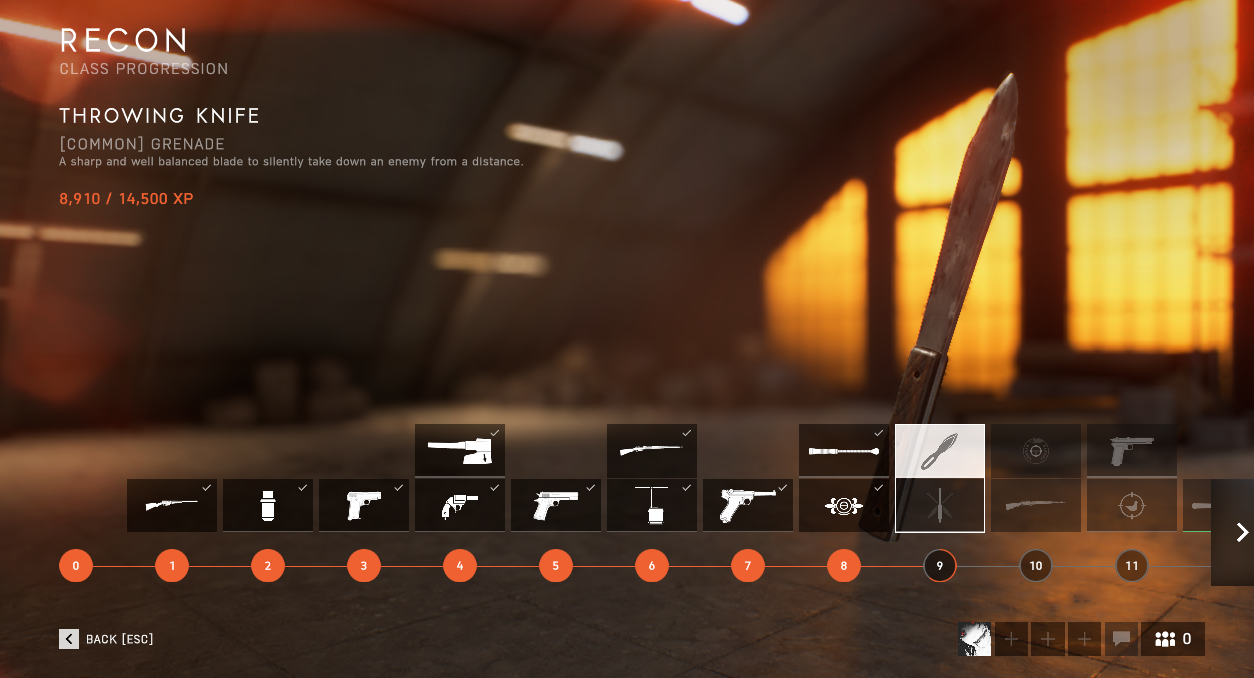
Task: Select rank 0 on the progression track
Action: [x=75, y=566]
